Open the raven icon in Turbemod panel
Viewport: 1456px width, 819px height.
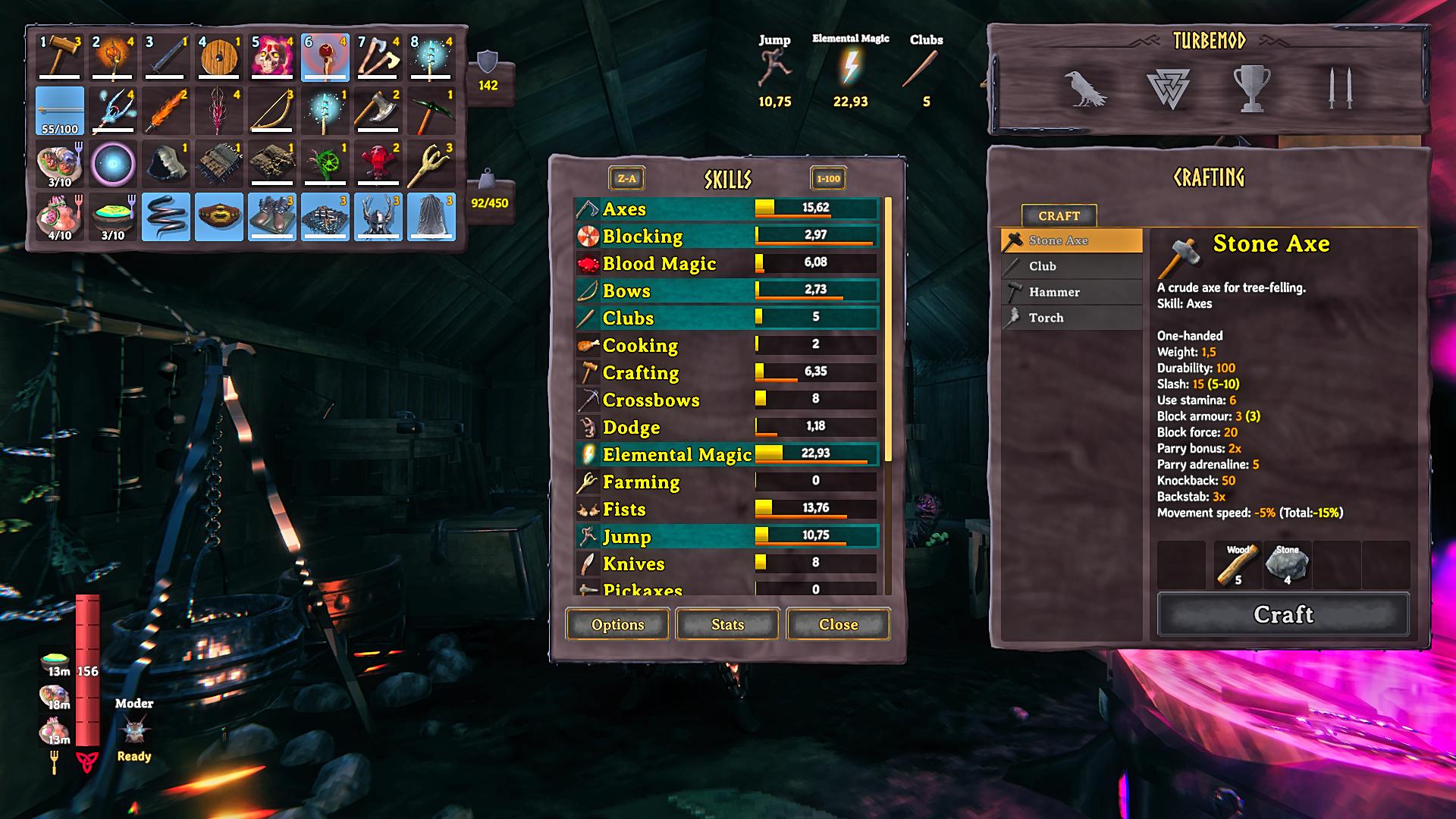point(1085,89)
